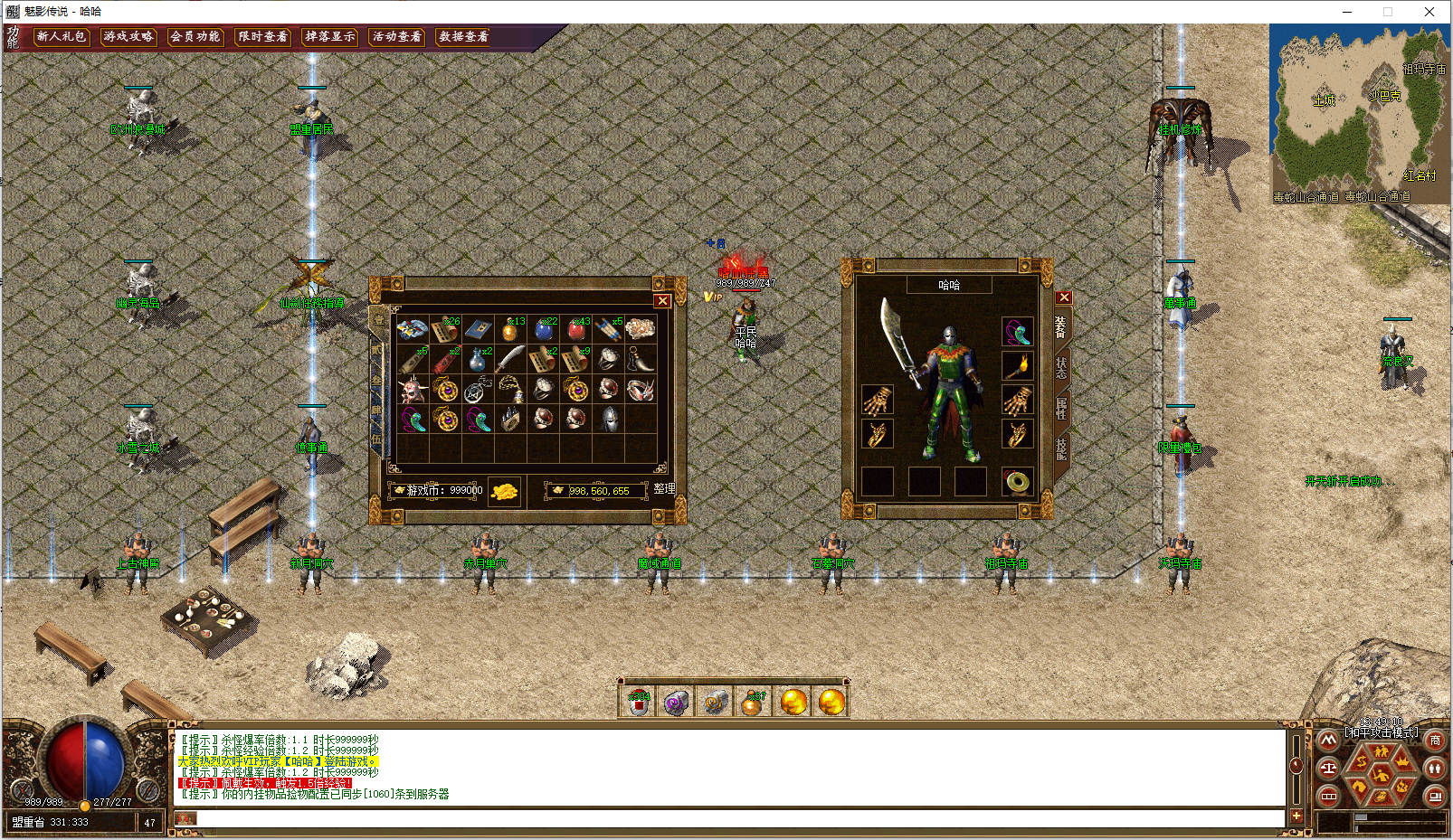This screenshot has width=1453, height=840.
Task: Click the 整理 sort button in the bag
Action: [x=664, y=489]
